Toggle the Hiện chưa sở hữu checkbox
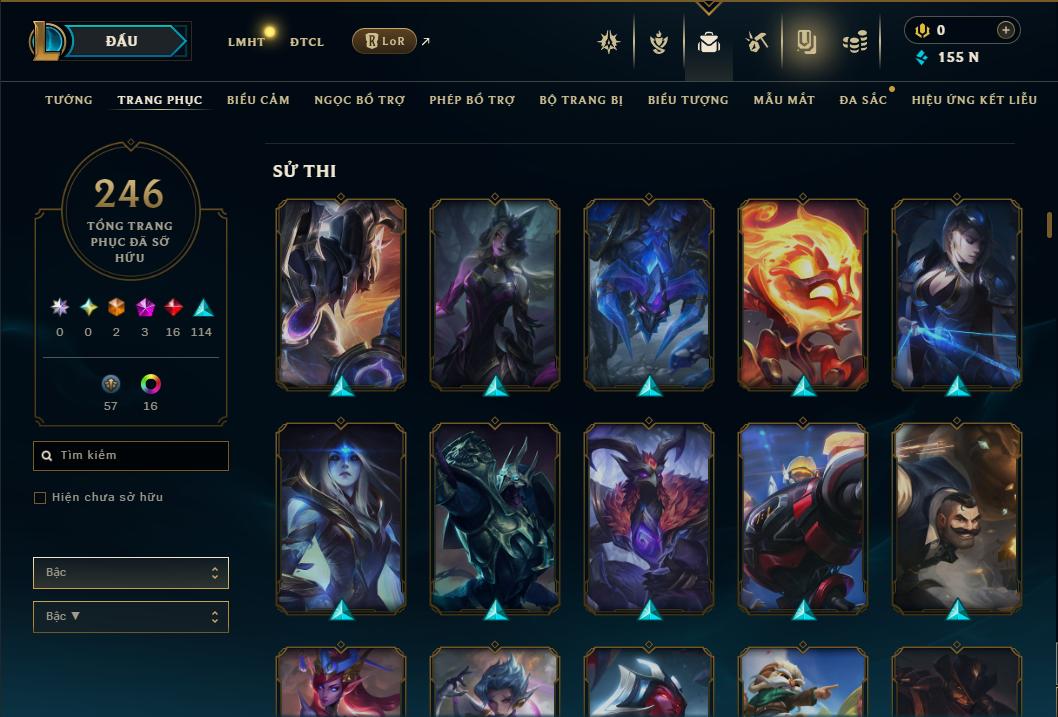Screen dimensions: 1058x717 coord(40,498)
